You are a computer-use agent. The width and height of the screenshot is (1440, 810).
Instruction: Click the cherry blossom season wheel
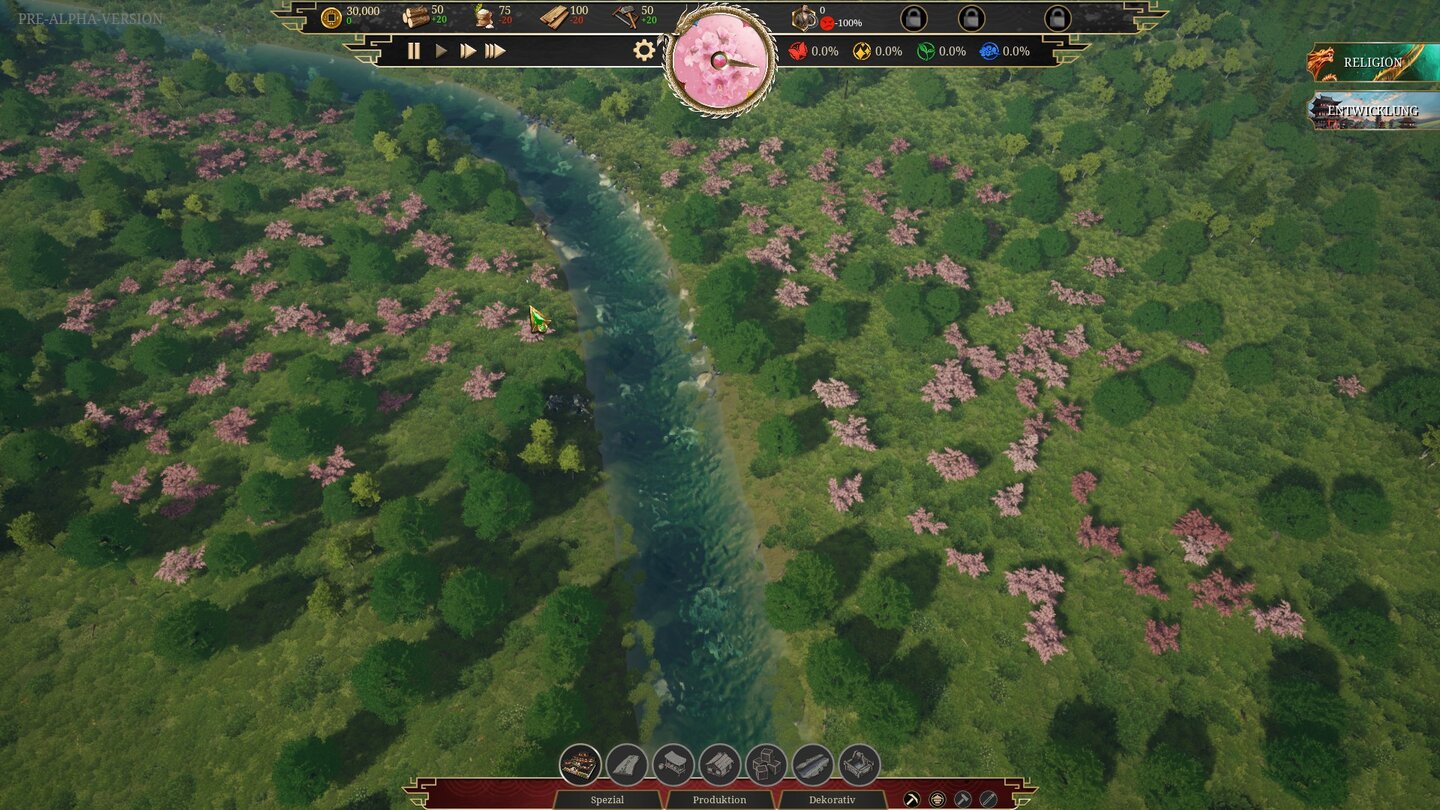[719, 62]
